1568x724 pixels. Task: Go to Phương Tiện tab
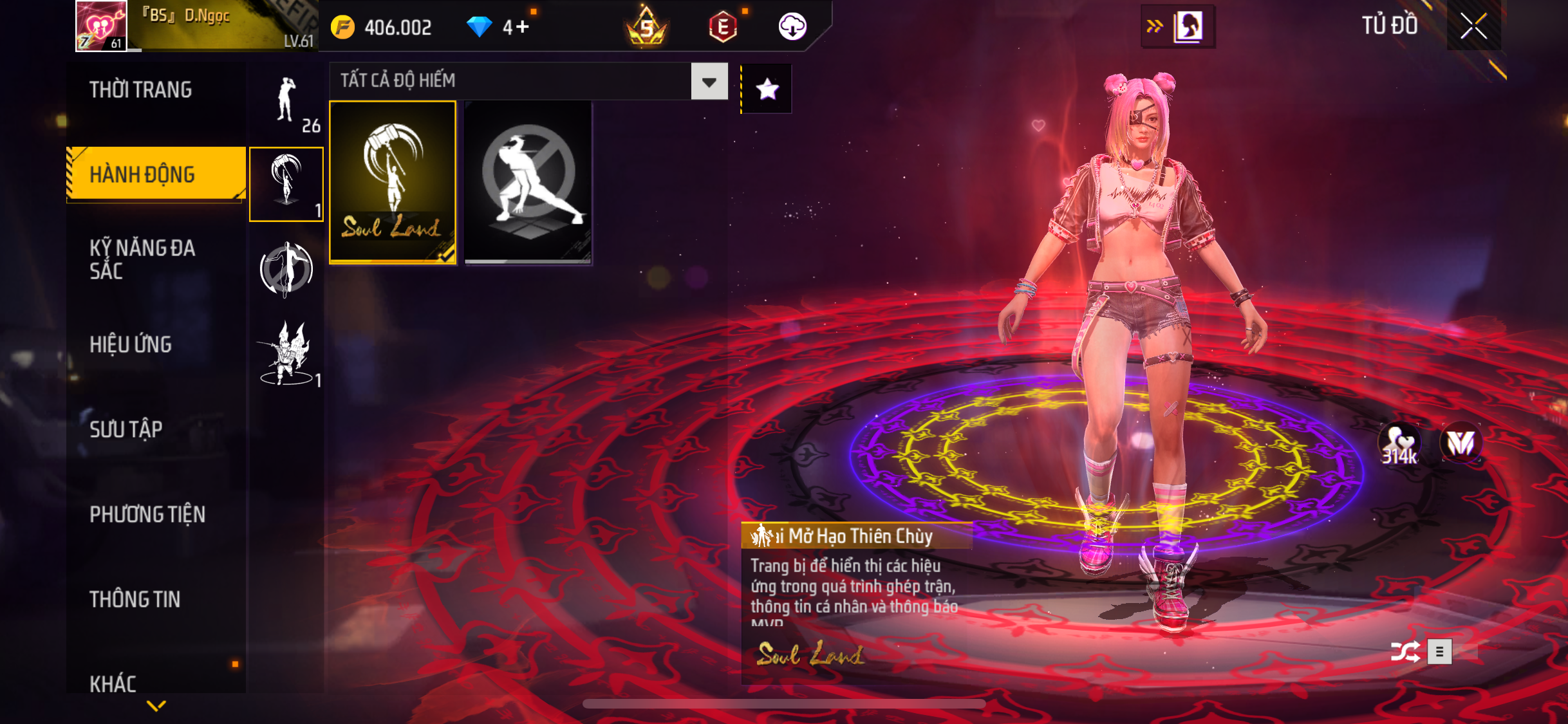coord(147,514)
